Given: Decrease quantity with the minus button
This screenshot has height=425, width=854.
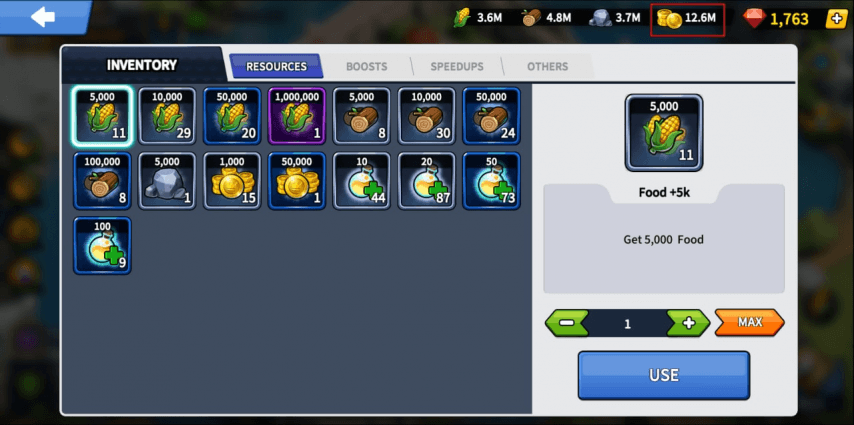Looking at the screenshot, I should 567,323.
